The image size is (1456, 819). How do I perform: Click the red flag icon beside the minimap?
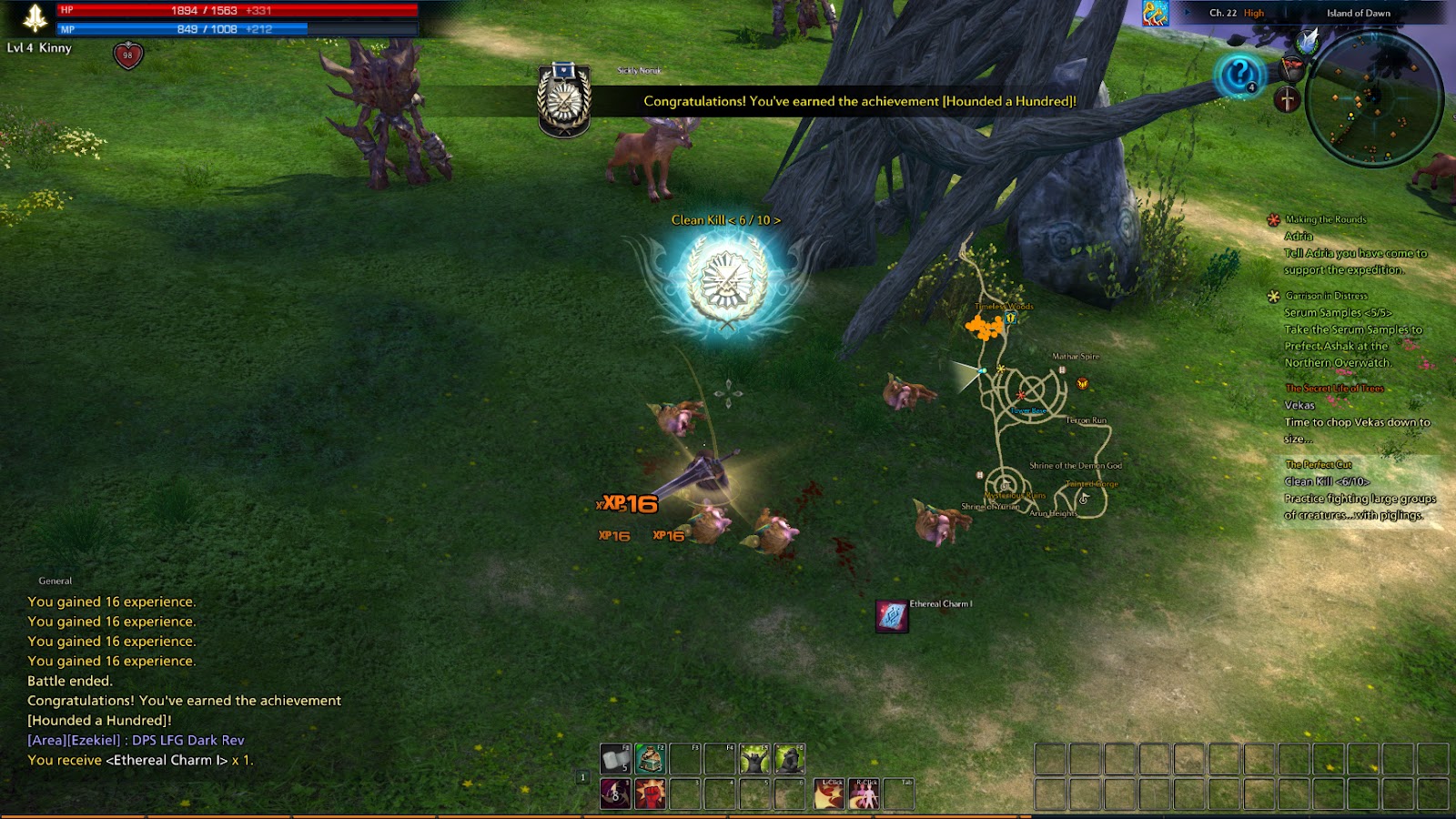(x=1291, y=67)
